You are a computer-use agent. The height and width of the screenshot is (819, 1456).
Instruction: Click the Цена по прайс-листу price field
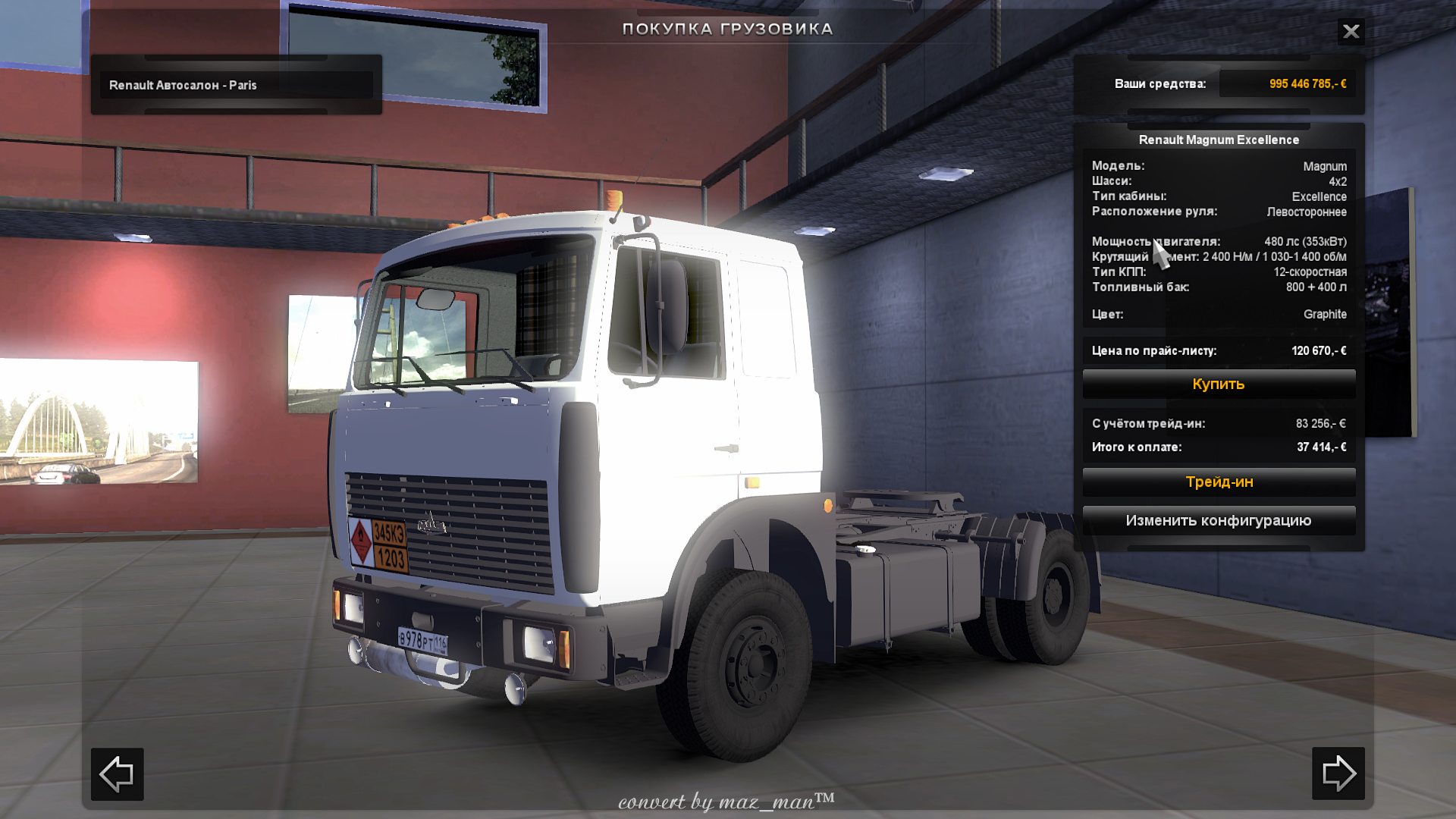pos(1218,350)
